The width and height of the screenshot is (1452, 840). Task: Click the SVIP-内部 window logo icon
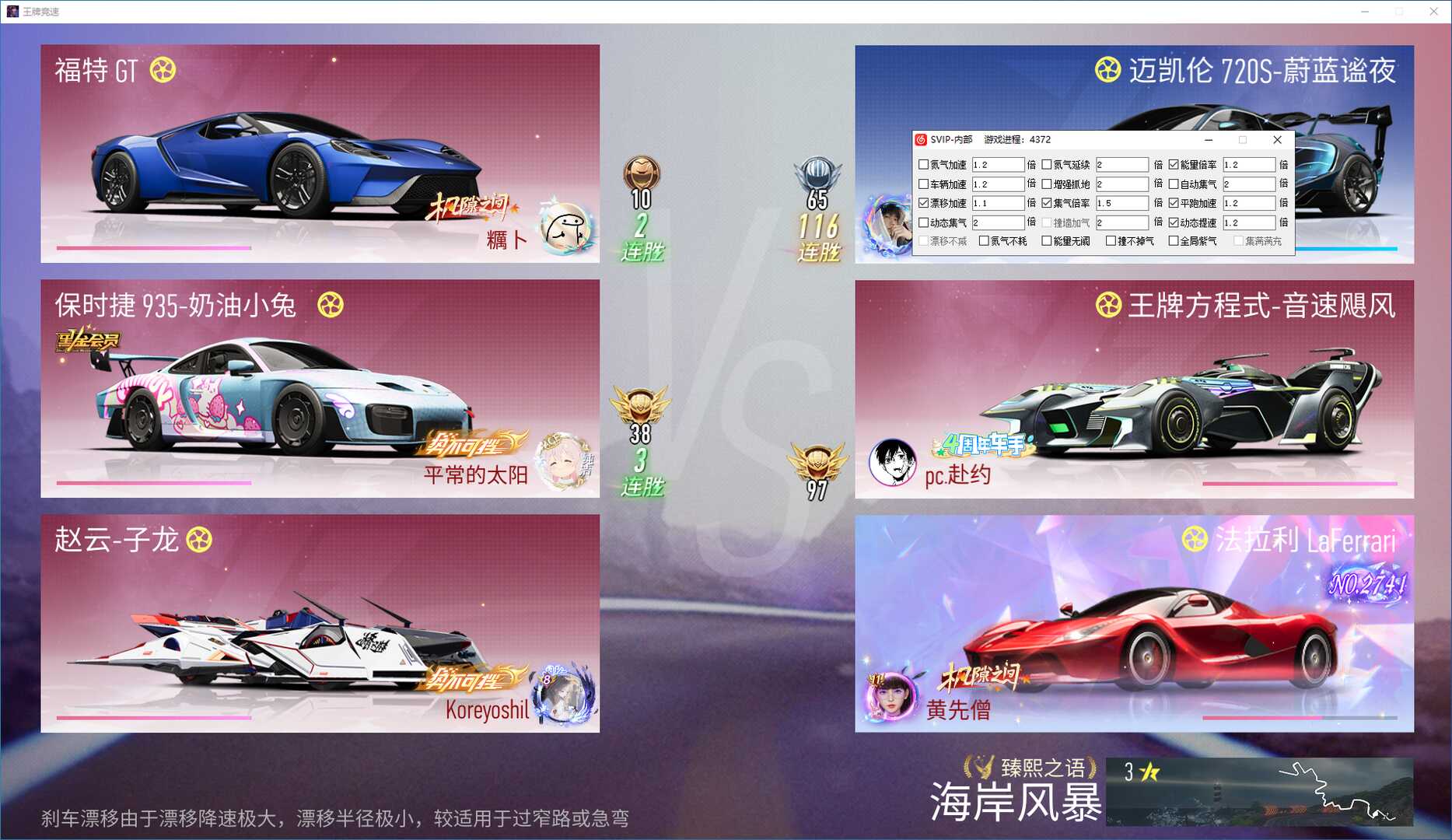[921, 140]
